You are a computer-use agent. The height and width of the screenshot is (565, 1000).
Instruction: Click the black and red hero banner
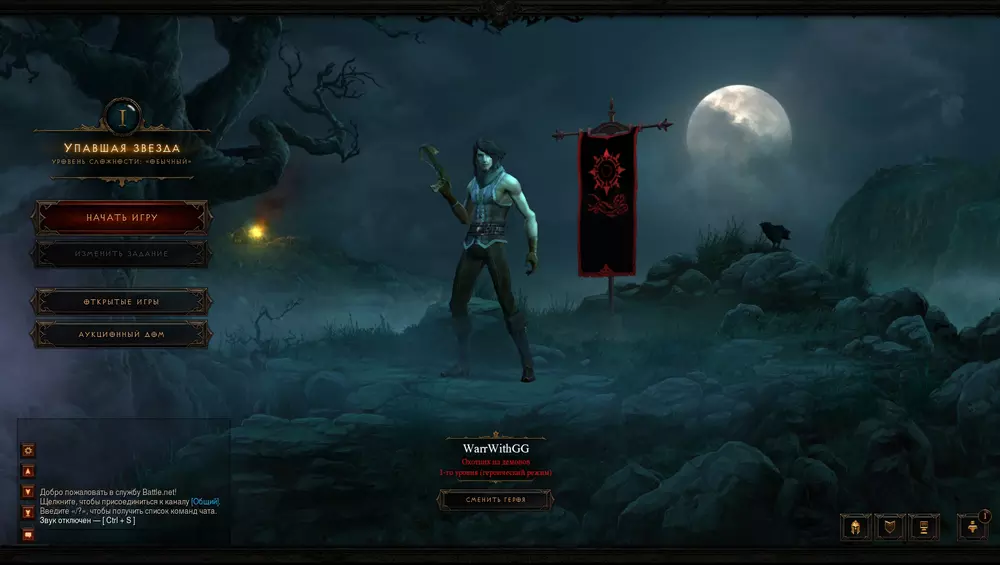point(609,202)
